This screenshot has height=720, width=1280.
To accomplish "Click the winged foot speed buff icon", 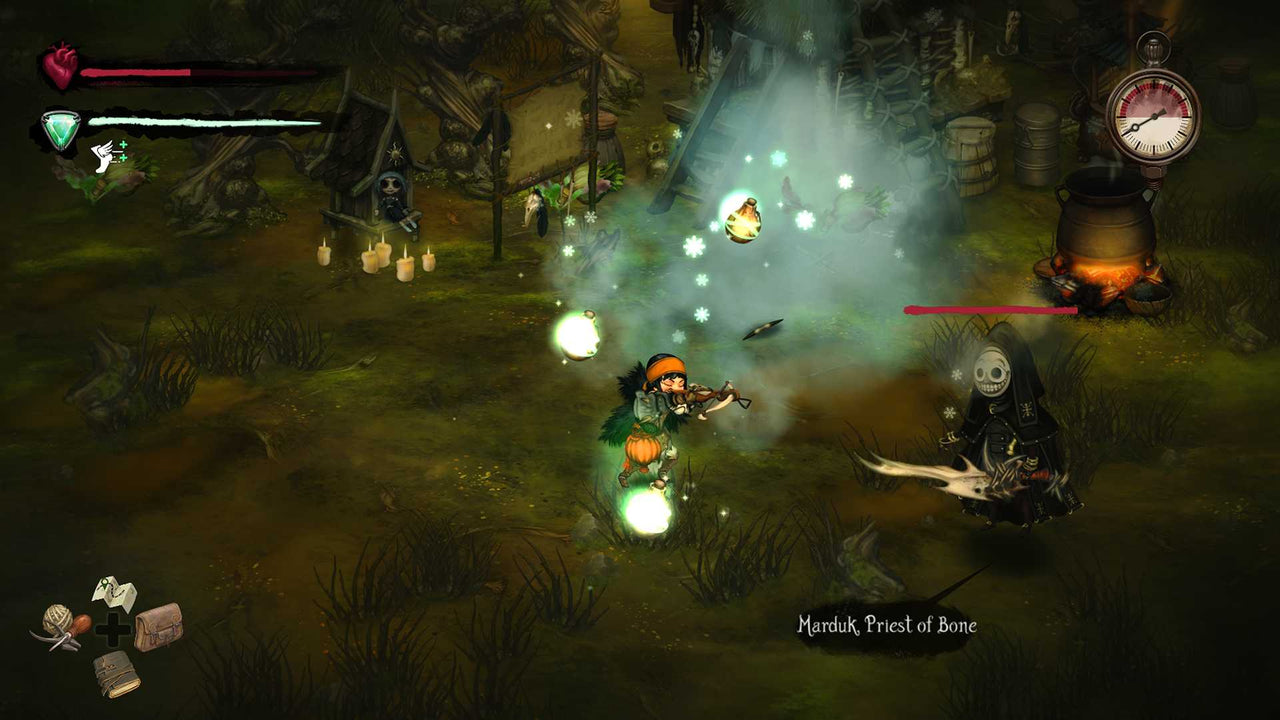I will [x=101, y=157].
